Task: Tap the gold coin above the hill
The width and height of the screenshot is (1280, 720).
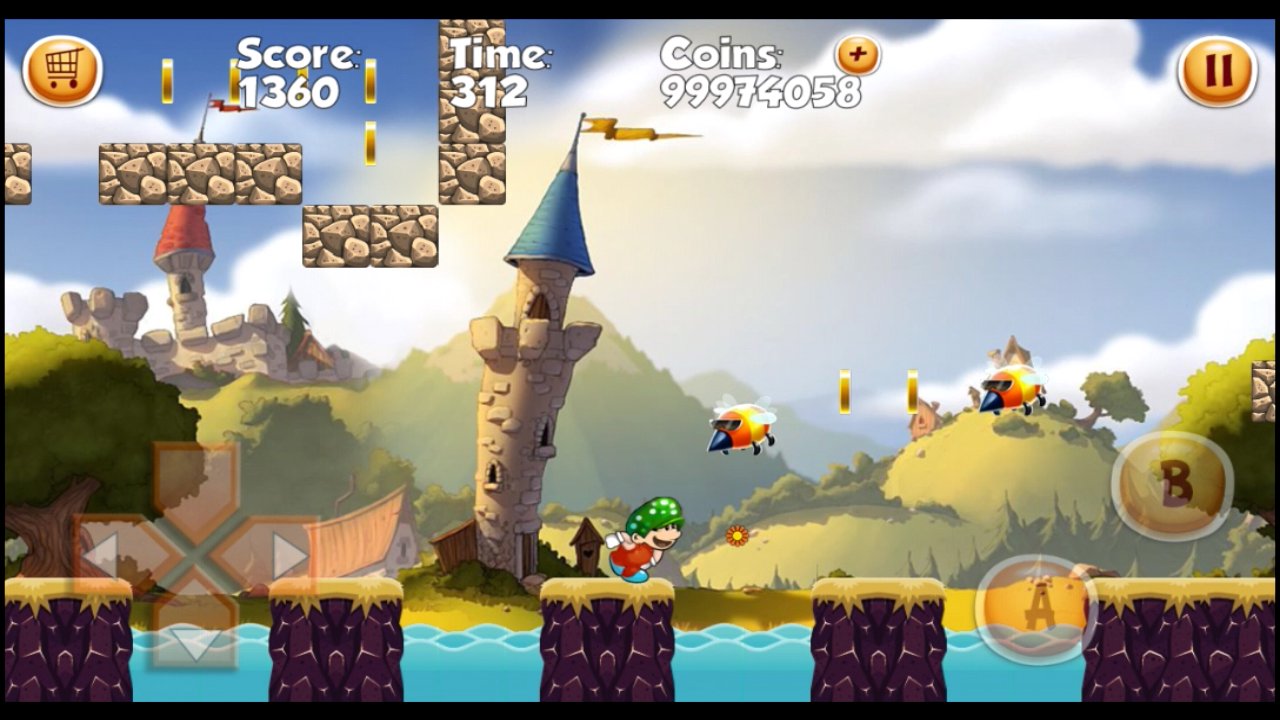Action: pyautogui.click(x=845, y=390)
